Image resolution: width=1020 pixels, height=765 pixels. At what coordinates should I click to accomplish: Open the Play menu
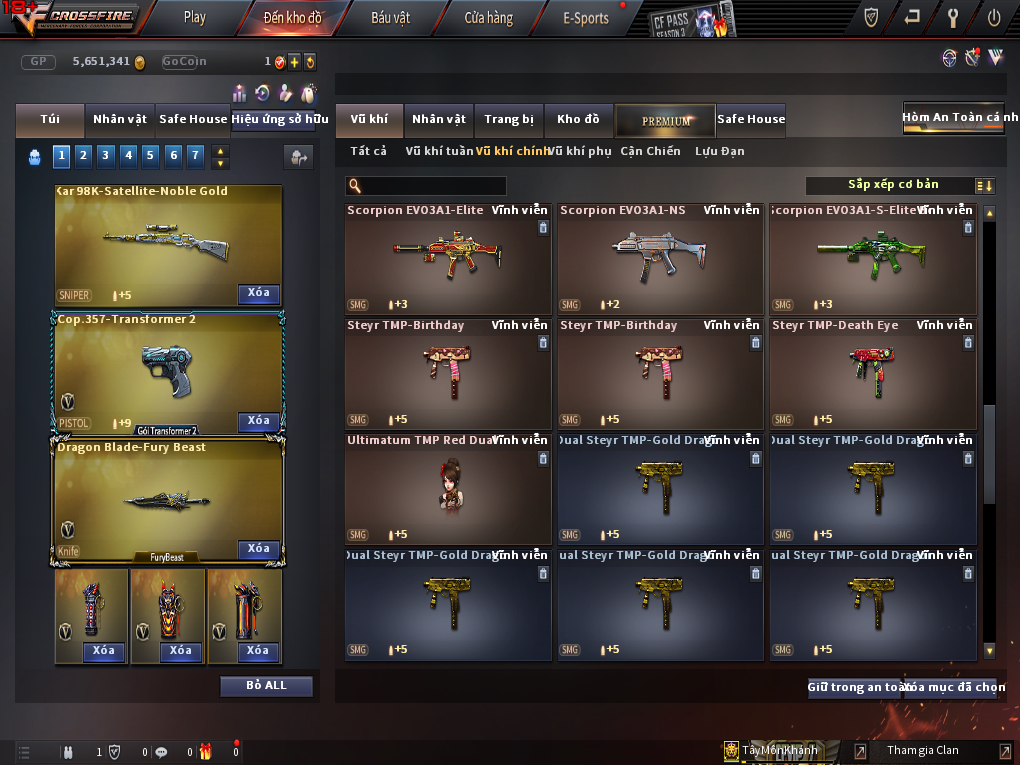coord(194,17)
